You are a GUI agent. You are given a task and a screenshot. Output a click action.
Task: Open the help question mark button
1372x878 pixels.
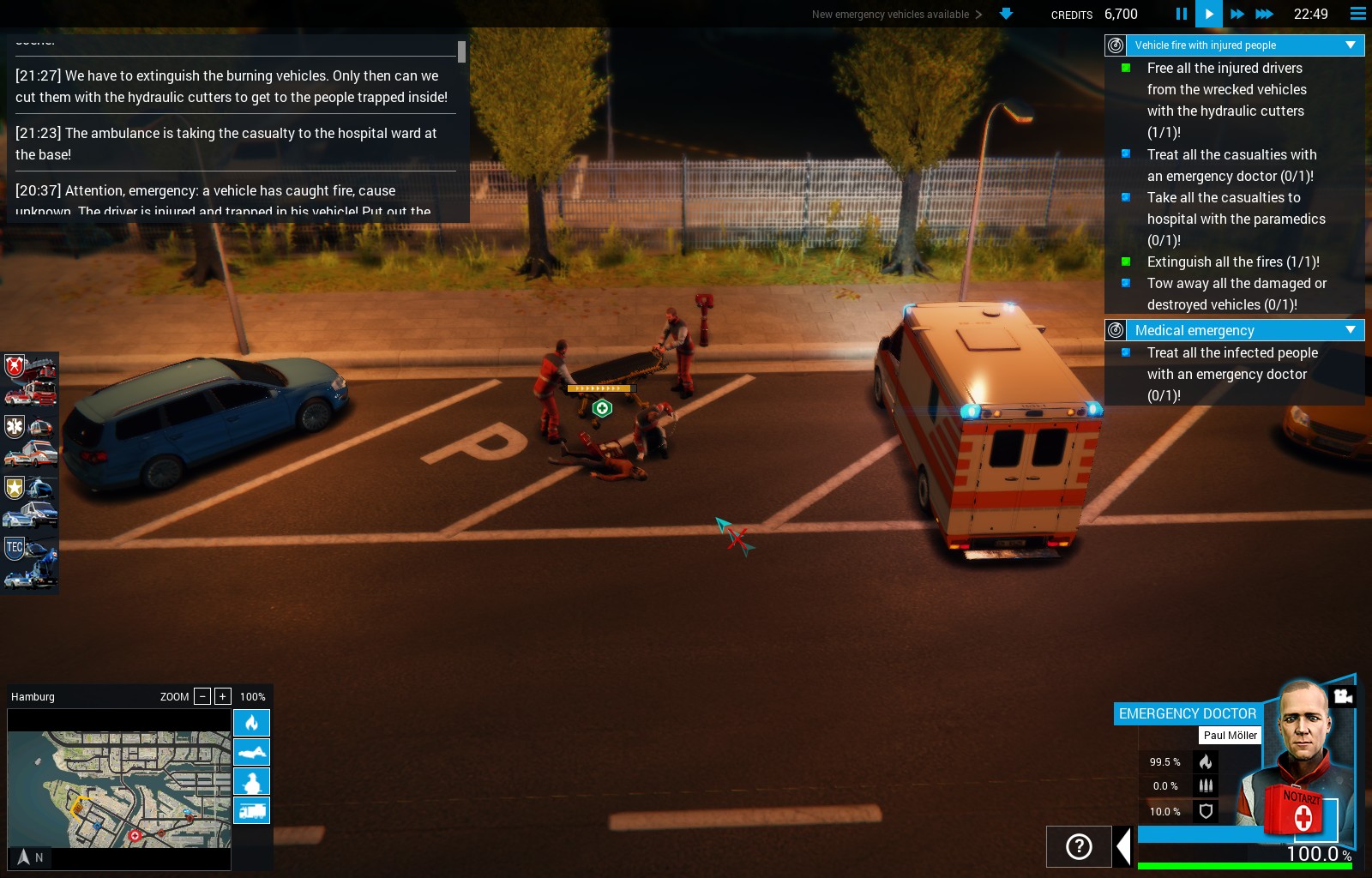1079,847
